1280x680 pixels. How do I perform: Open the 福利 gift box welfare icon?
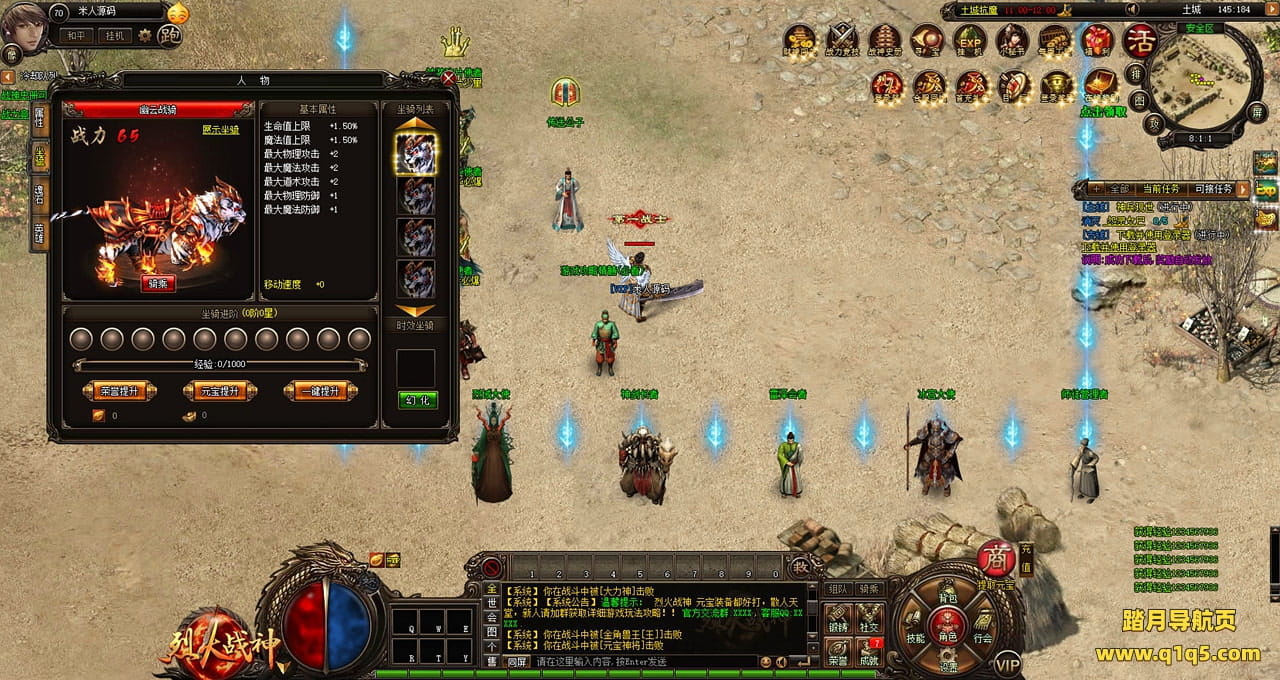pos(1098,40)
